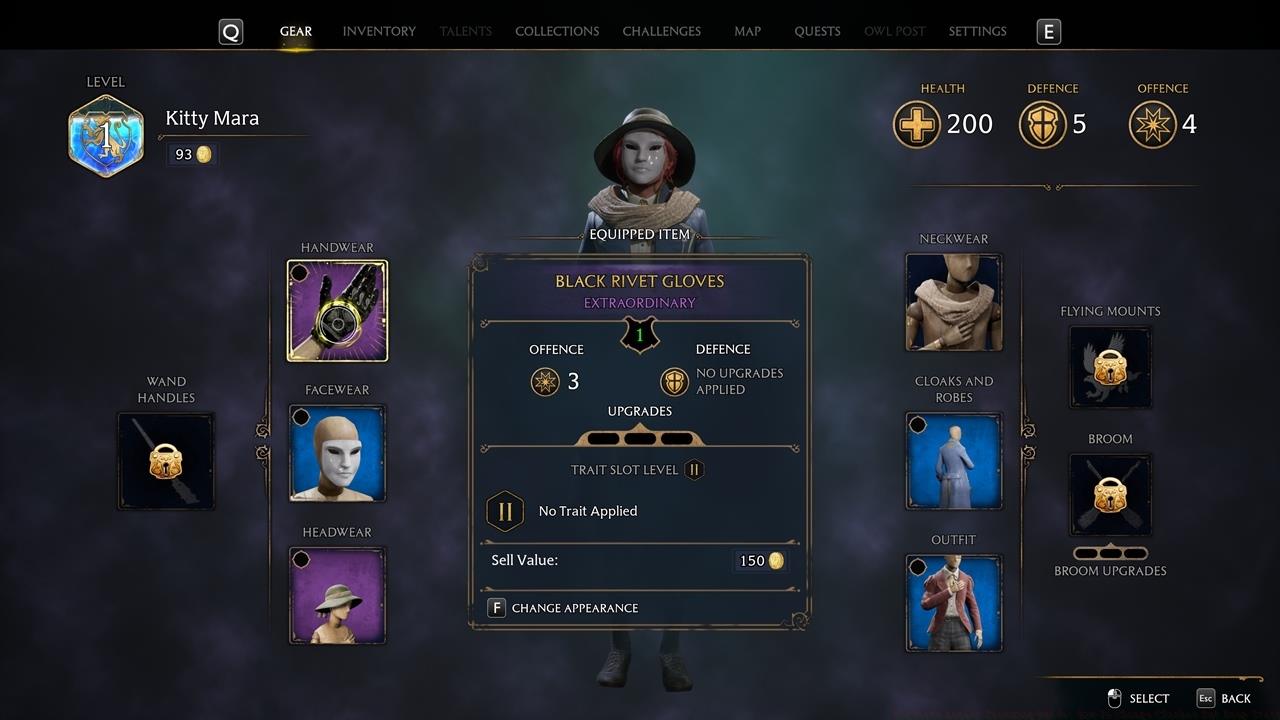
Task: Open the Neckwear gear slot
Action: coord(953,301)
